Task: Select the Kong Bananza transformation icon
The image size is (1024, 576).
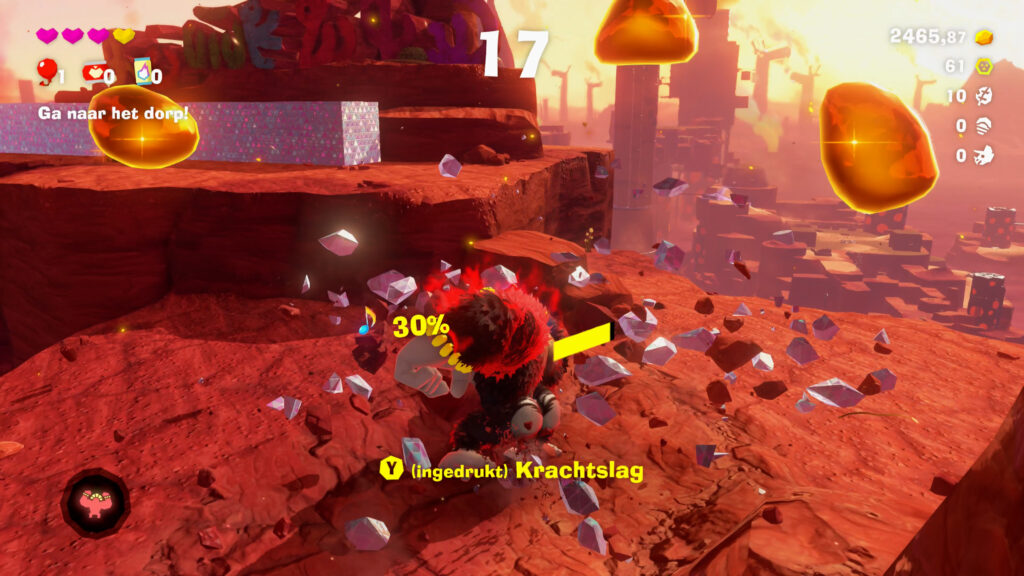Action: tap(95, 503)
